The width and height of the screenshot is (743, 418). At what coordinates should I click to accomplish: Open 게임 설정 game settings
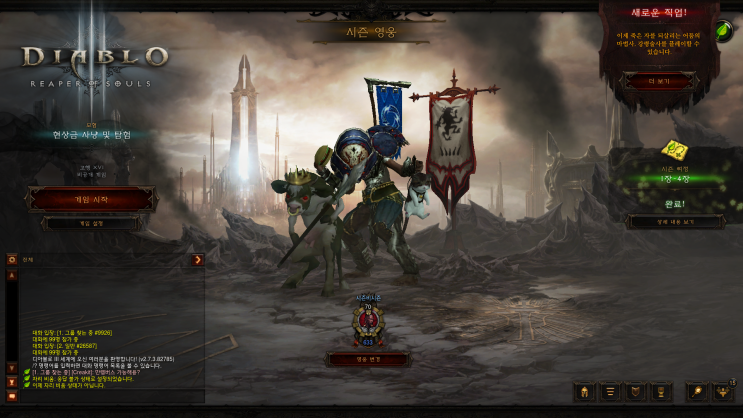93,223
